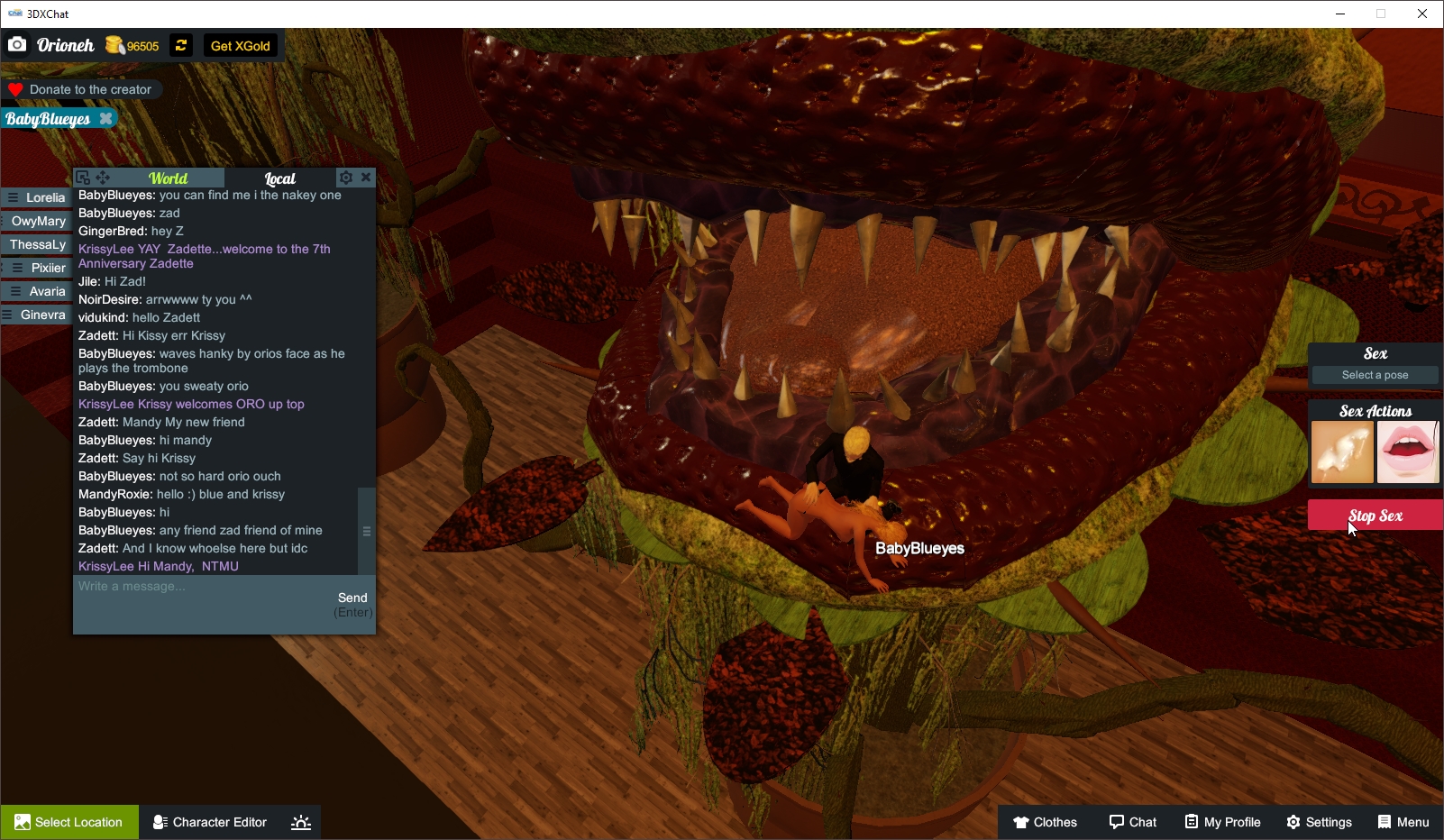Image resolution: width=1444 pixels, height=840 pixels.
Task: Click the sun icon next to Character Editor
Action: point(300,822)
